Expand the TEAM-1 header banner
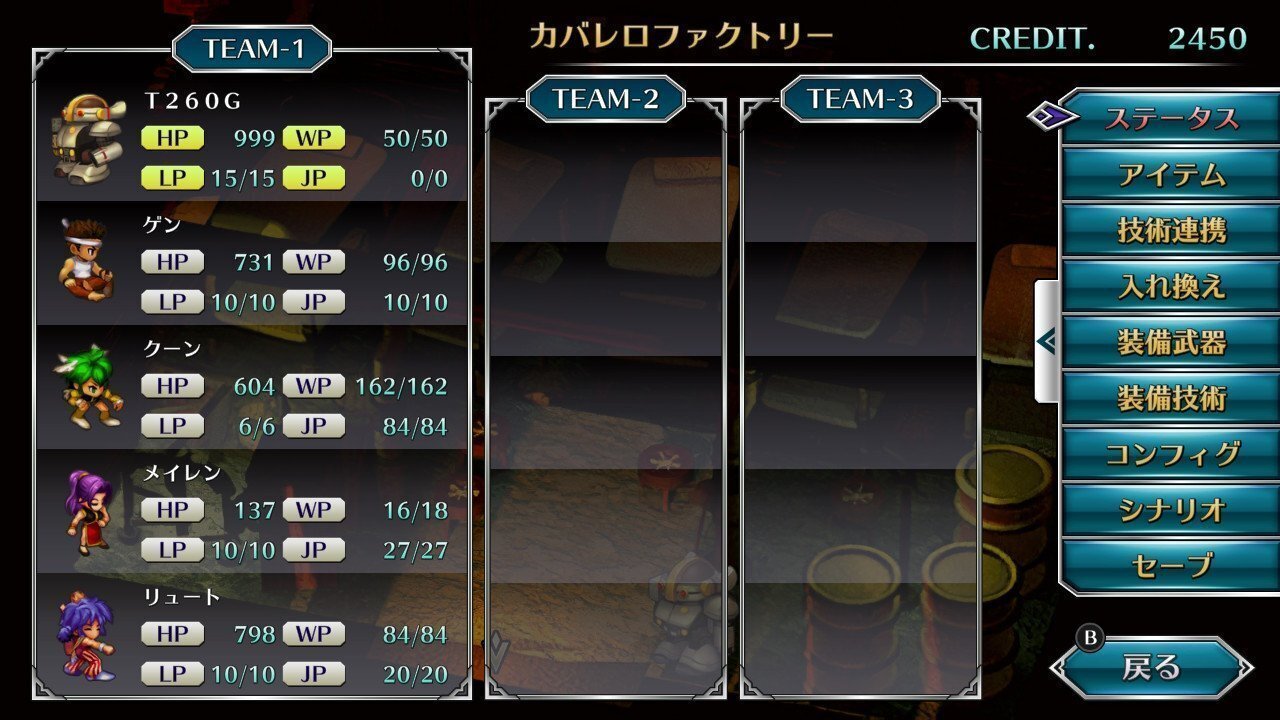The image size is (1280, 720). 253,46
